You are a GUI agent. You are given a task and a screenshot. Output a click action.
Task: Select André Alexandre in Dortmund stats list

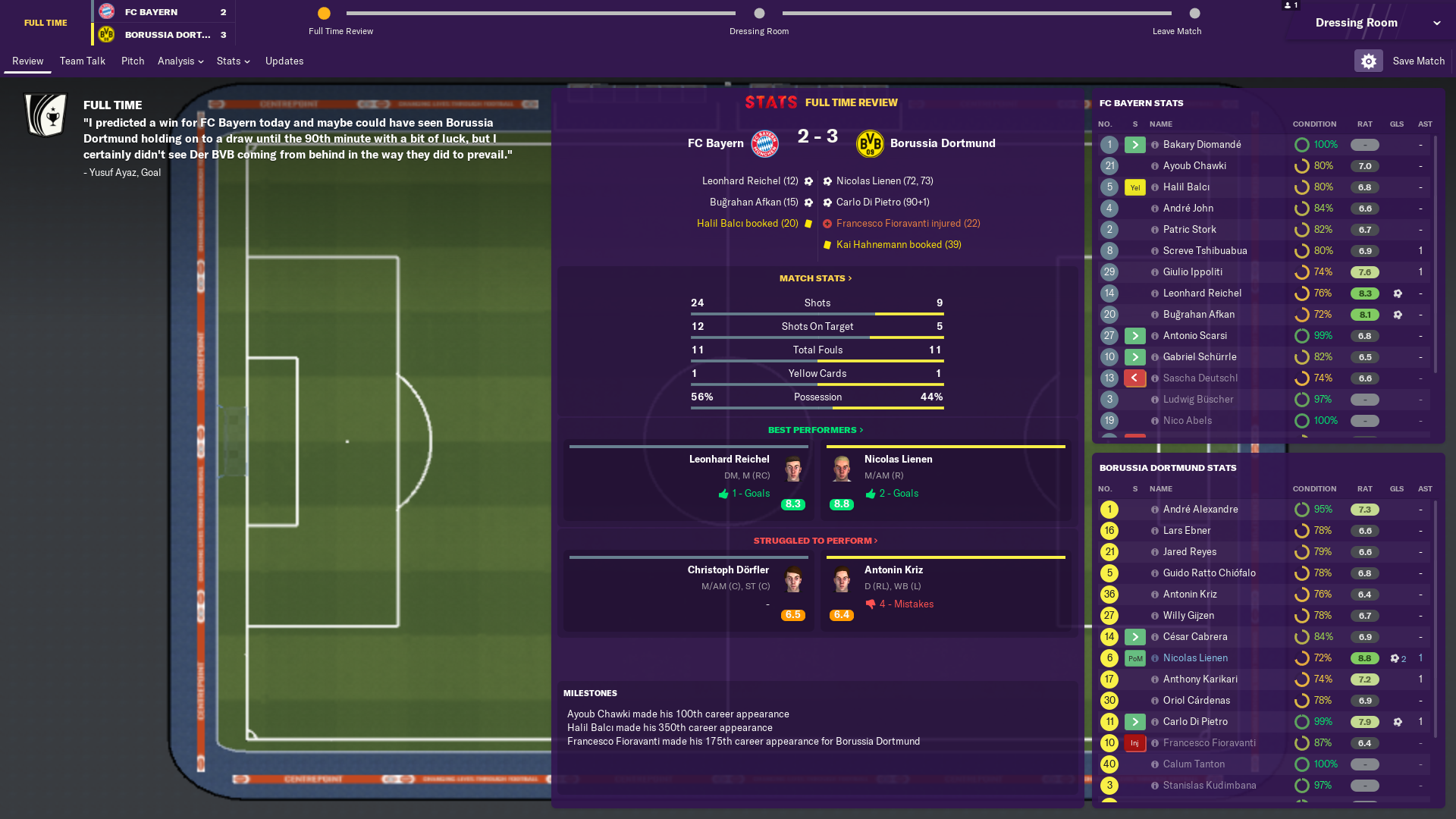[1200, 509]
